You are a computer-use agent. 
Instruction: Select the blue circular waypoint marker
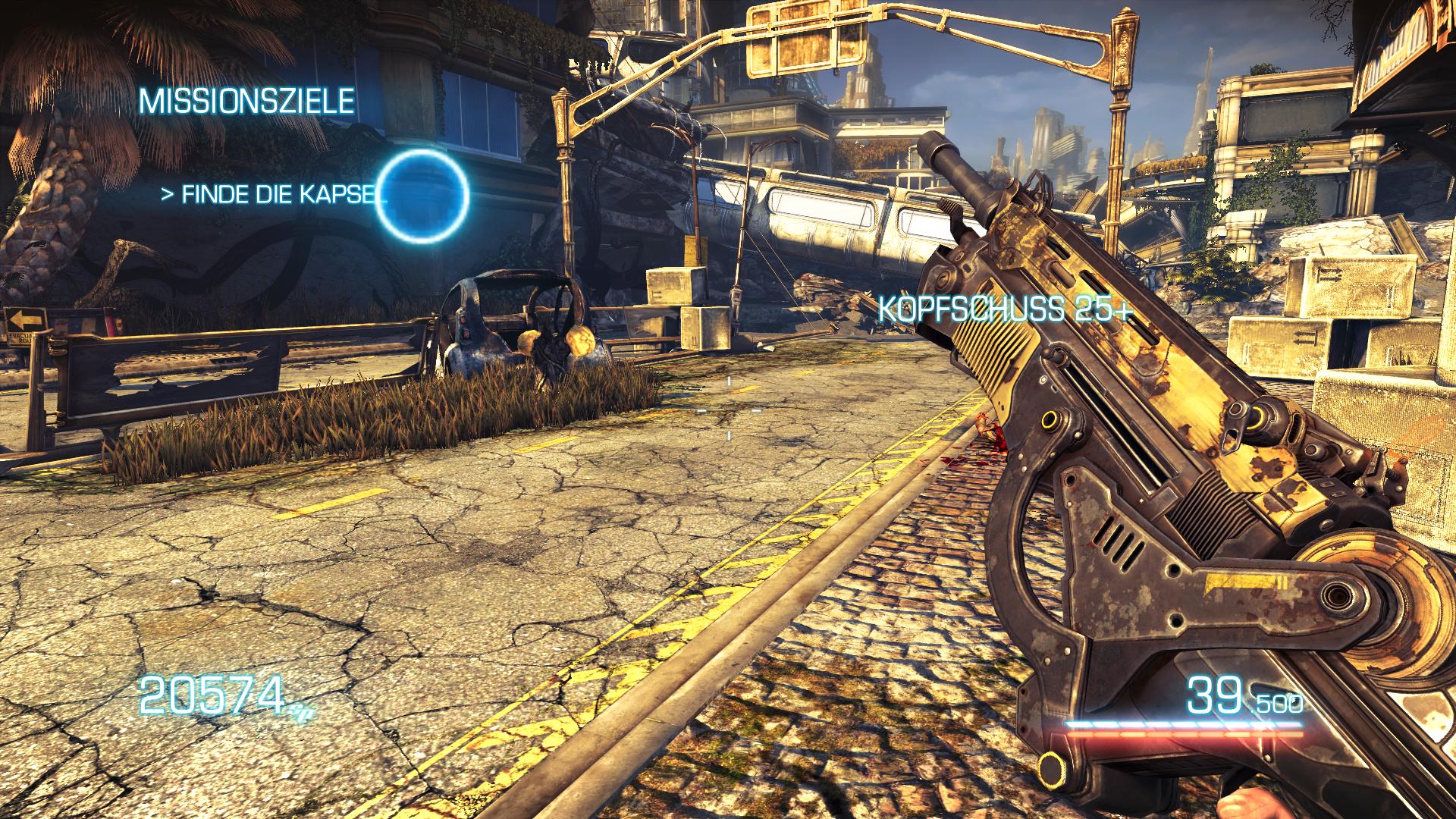423,195
